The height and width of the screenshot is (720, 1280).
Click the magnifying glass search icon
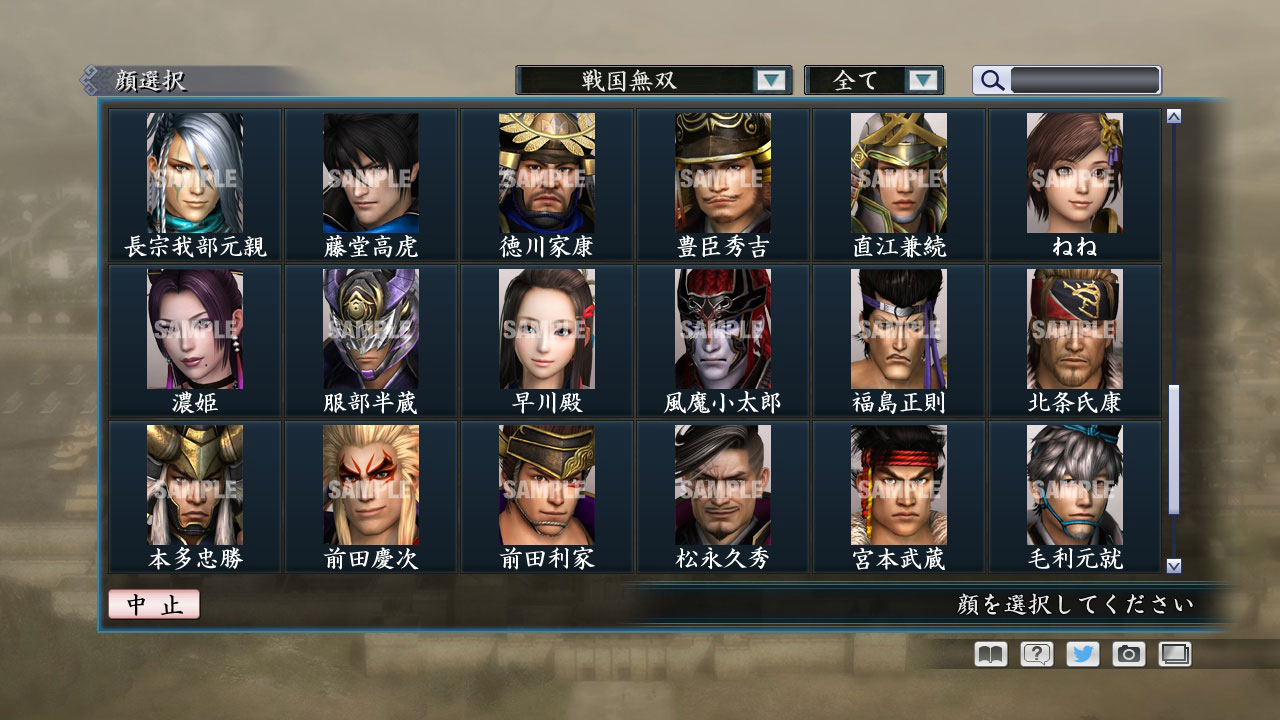[991, 80]
